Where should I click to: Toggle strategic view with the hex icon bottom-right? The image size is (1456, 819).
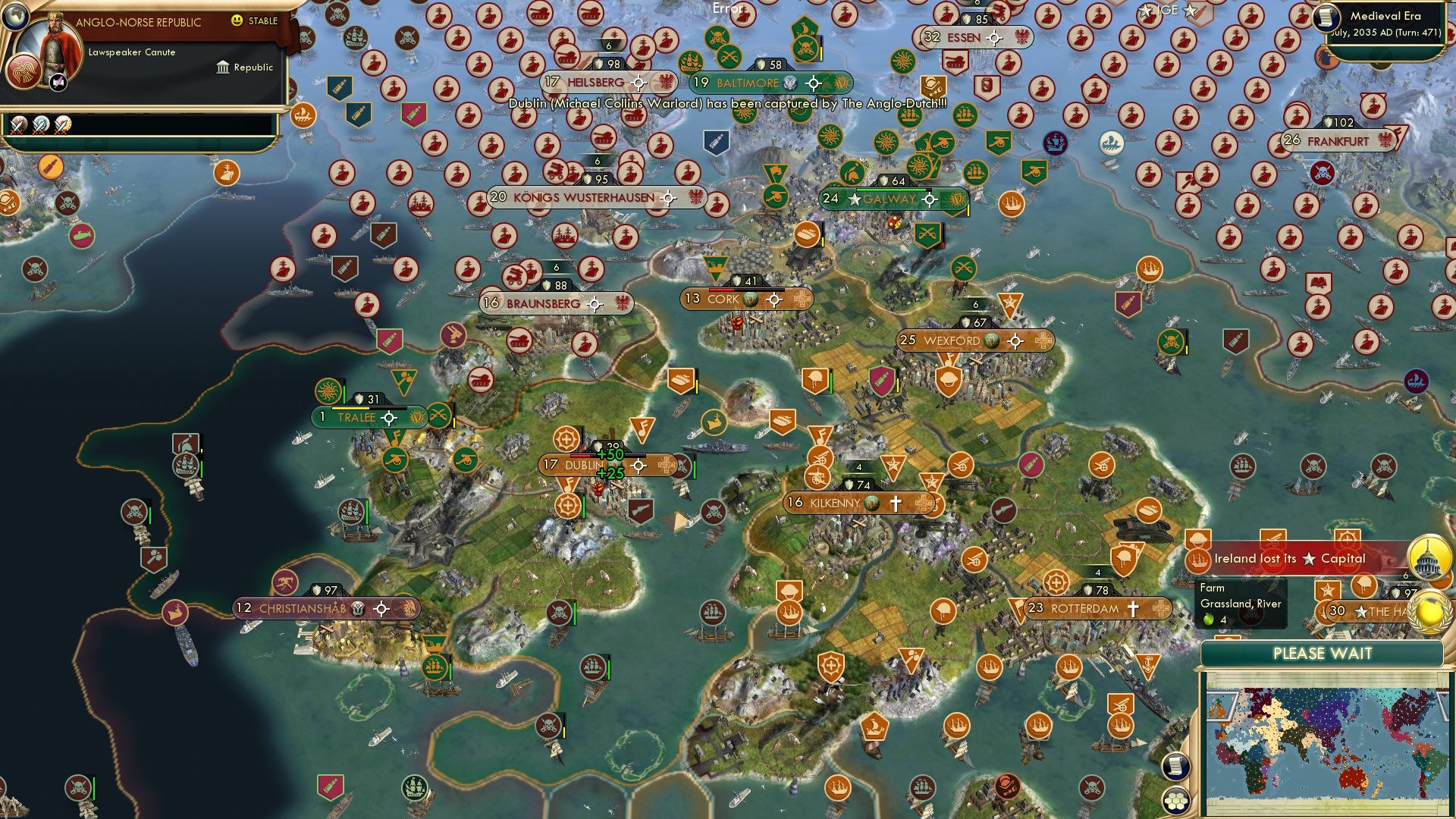tap(1176, 800)
